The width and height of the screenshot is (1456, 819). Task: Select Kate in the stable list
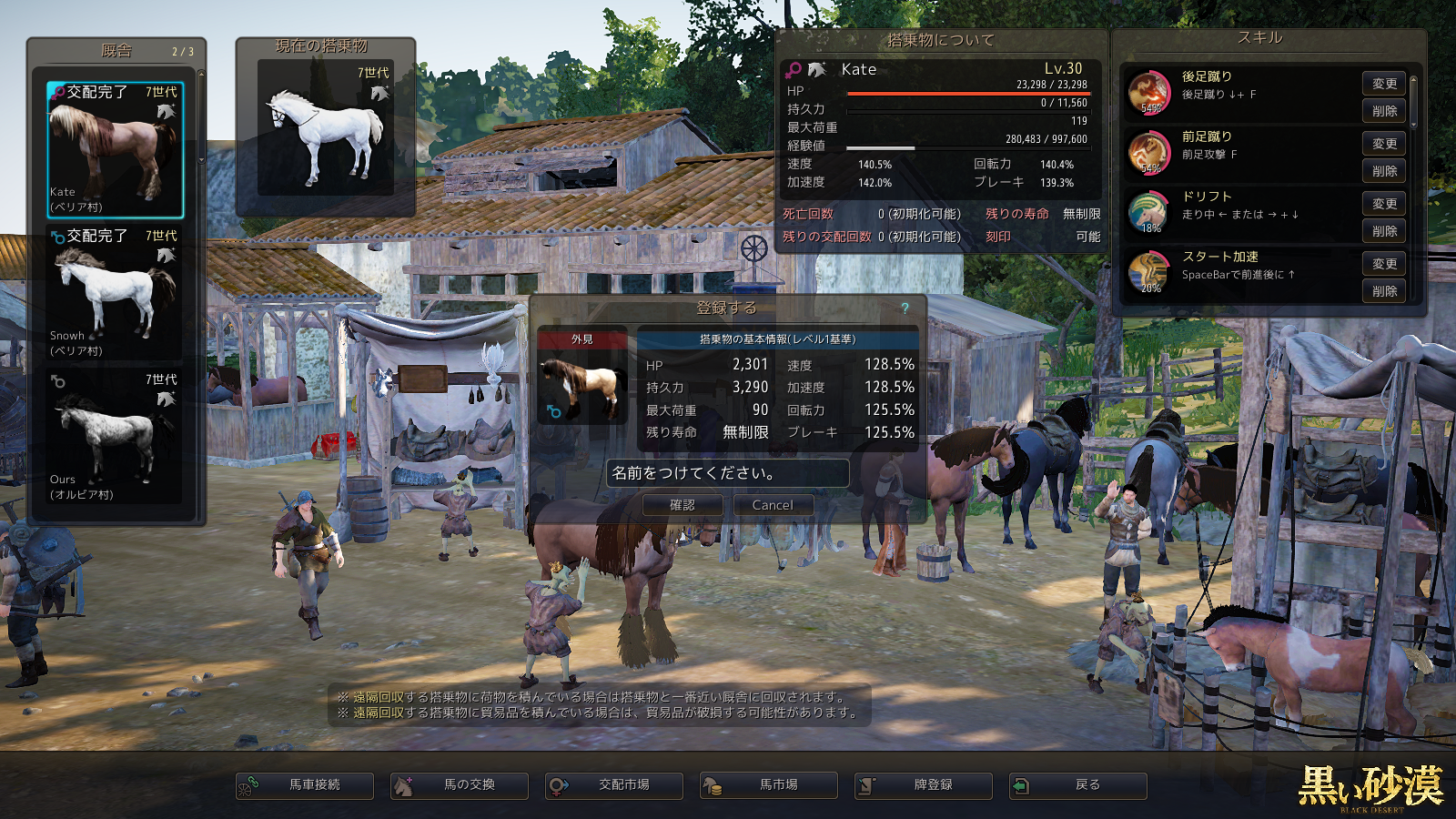[115, 149]
